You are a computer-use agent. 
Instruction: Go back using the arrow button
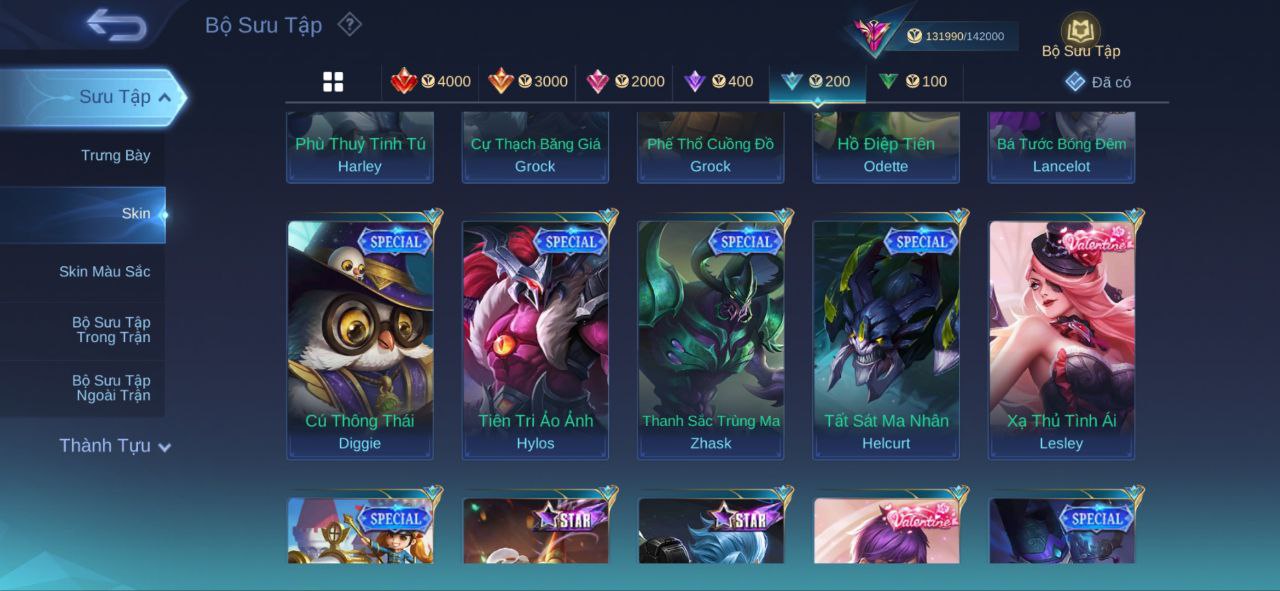tap(116, 26)
